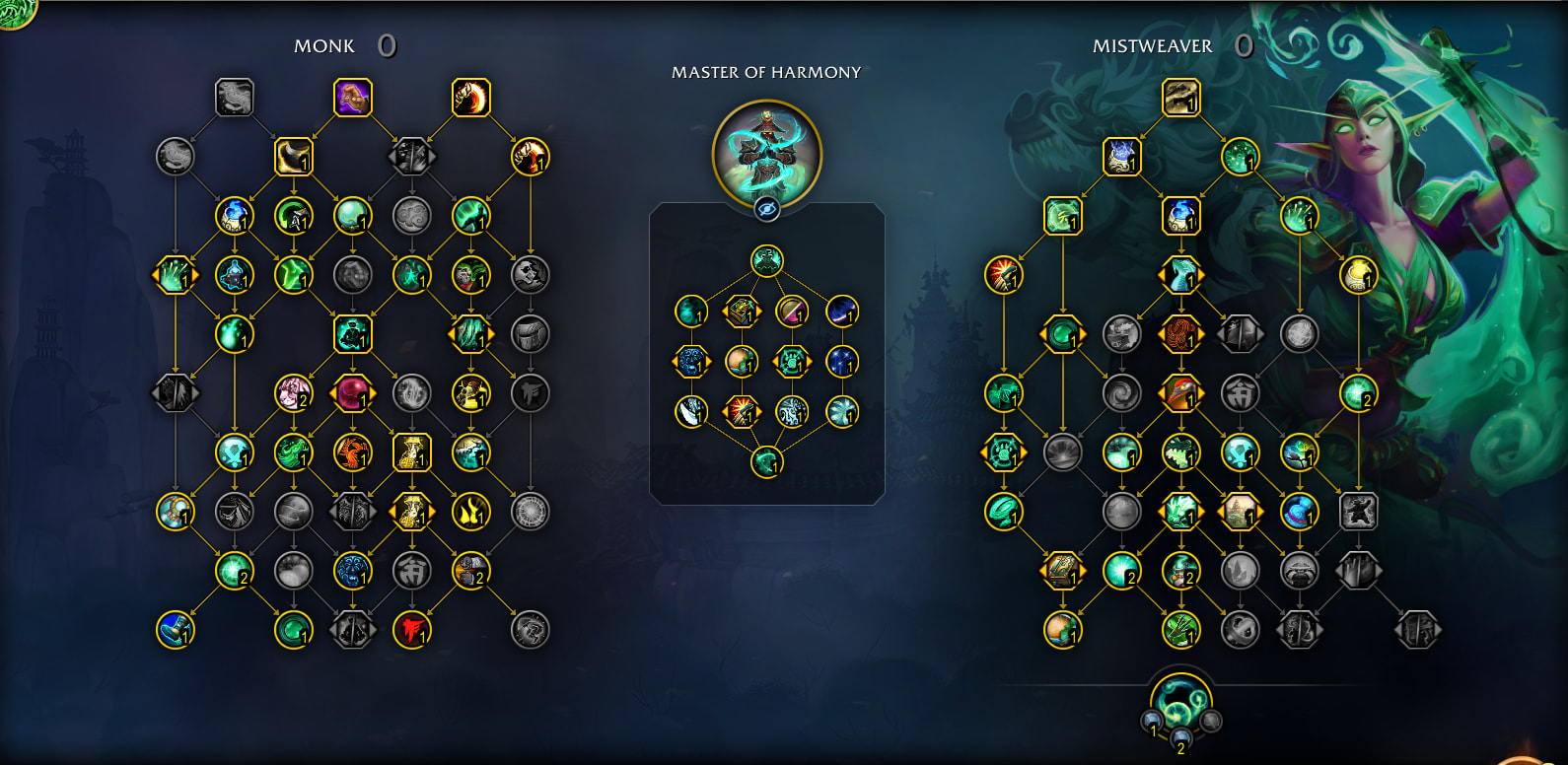Click the Master of Harmony hero portrait

(766, 153)
